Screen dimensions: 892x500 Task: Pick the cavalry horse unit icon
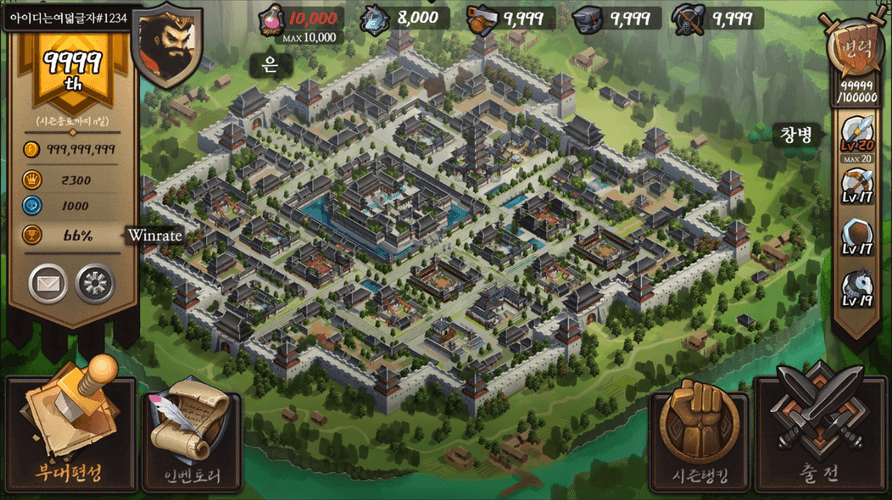(x=857, y=288)
